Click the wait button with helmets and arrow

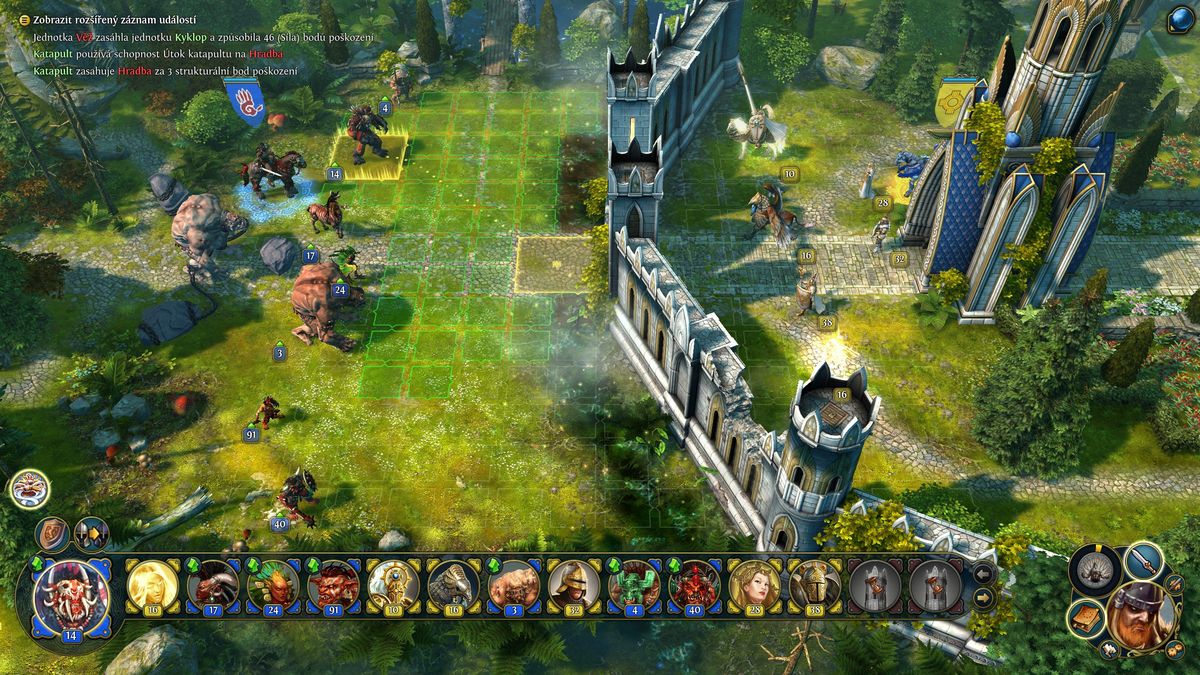click(91, 535)
